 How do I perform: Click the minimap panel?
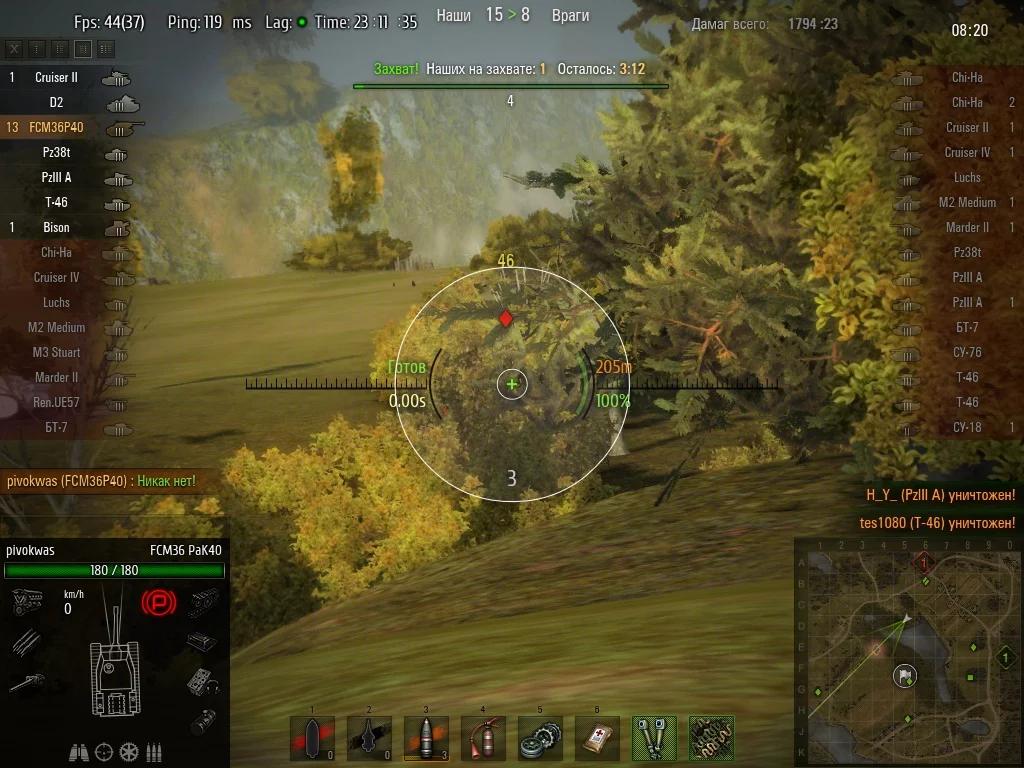908,652
